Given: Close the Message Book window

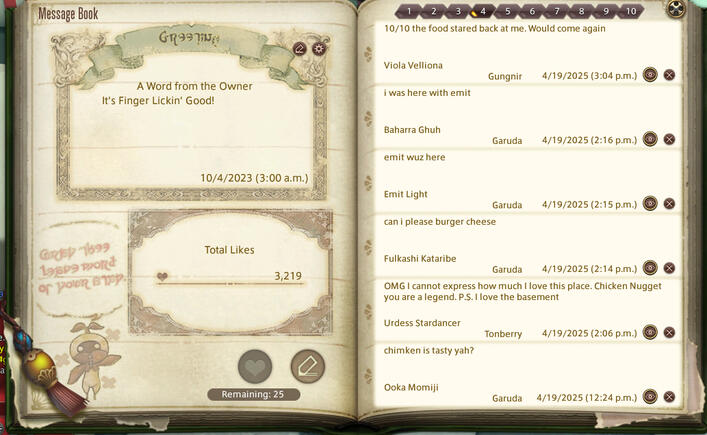Looking at the screenshot, I should pyautogui.click(x=677, y=9).
